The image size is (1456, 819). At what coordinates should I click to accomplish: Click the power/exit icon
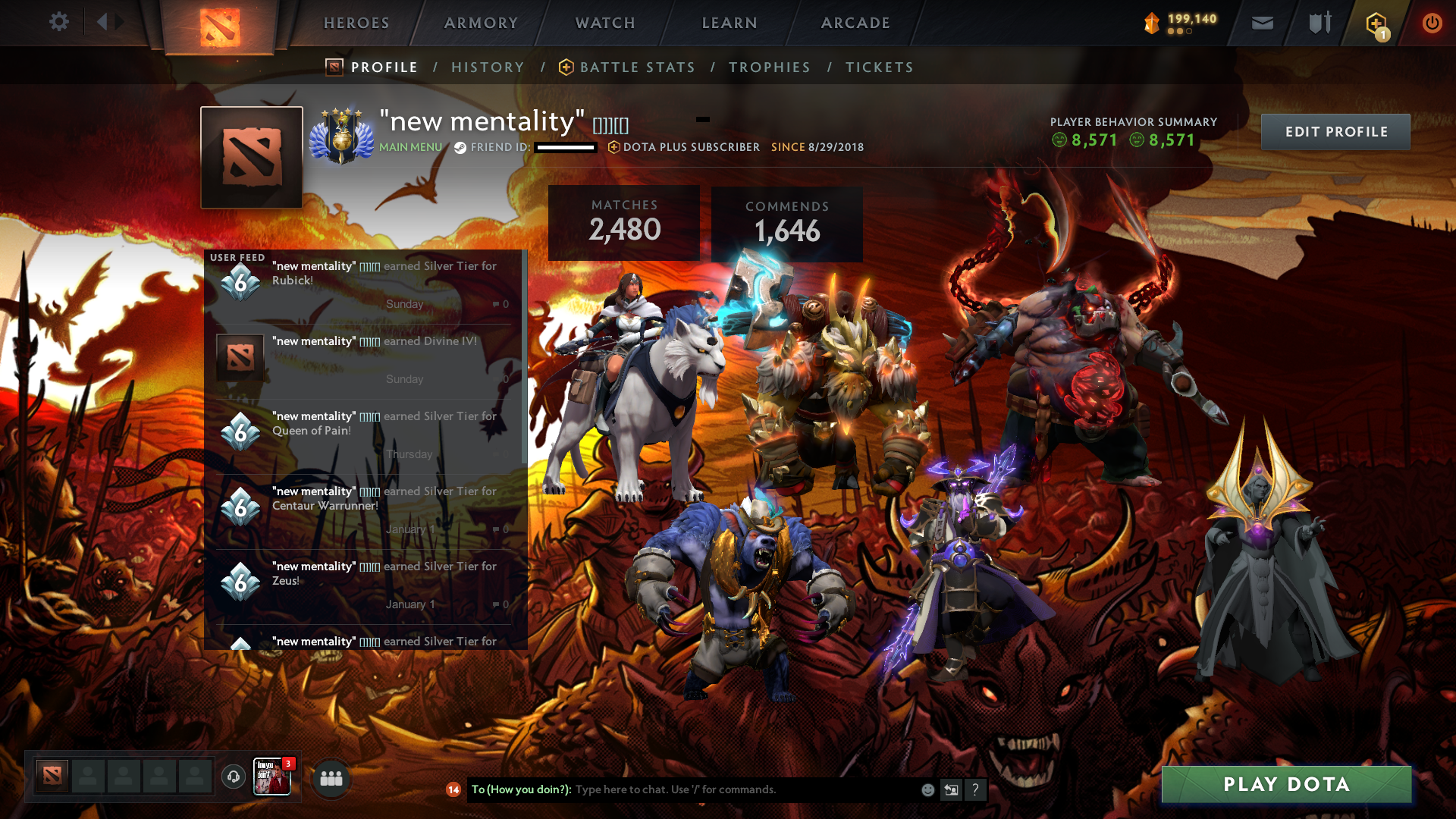point(1432,23)
